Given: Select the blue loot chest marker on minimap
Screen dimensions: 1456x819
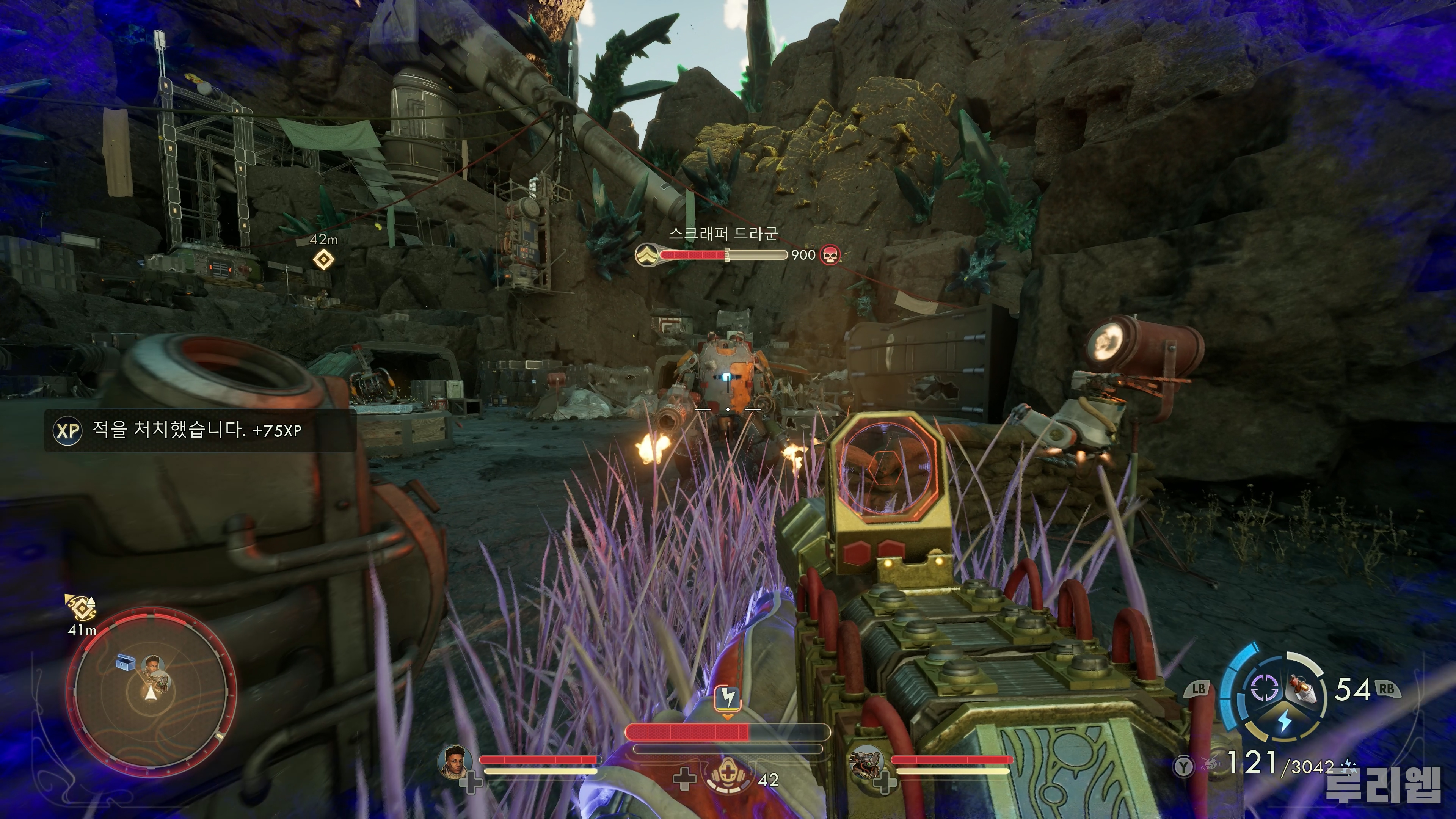Looking at the screenshot, I should tap(125, 662).
